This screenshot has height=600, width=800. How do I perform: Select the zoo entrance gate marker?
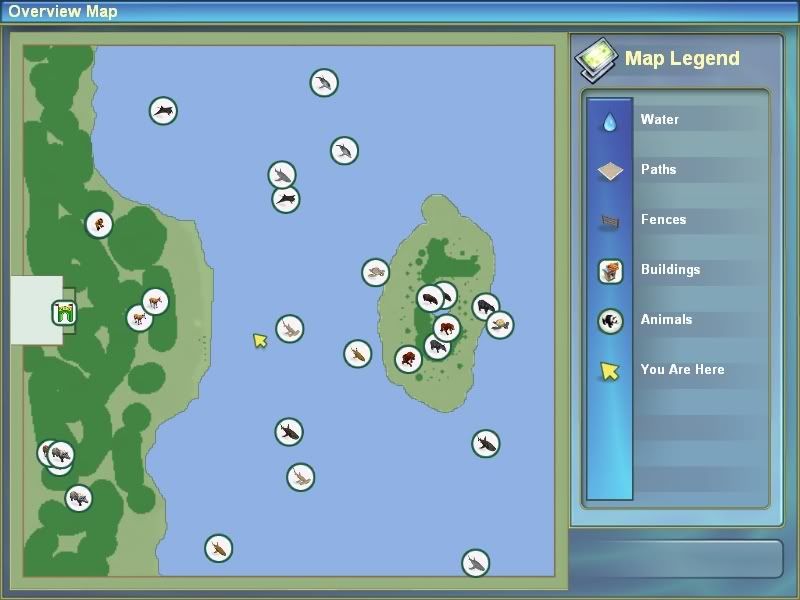point(65,313)
